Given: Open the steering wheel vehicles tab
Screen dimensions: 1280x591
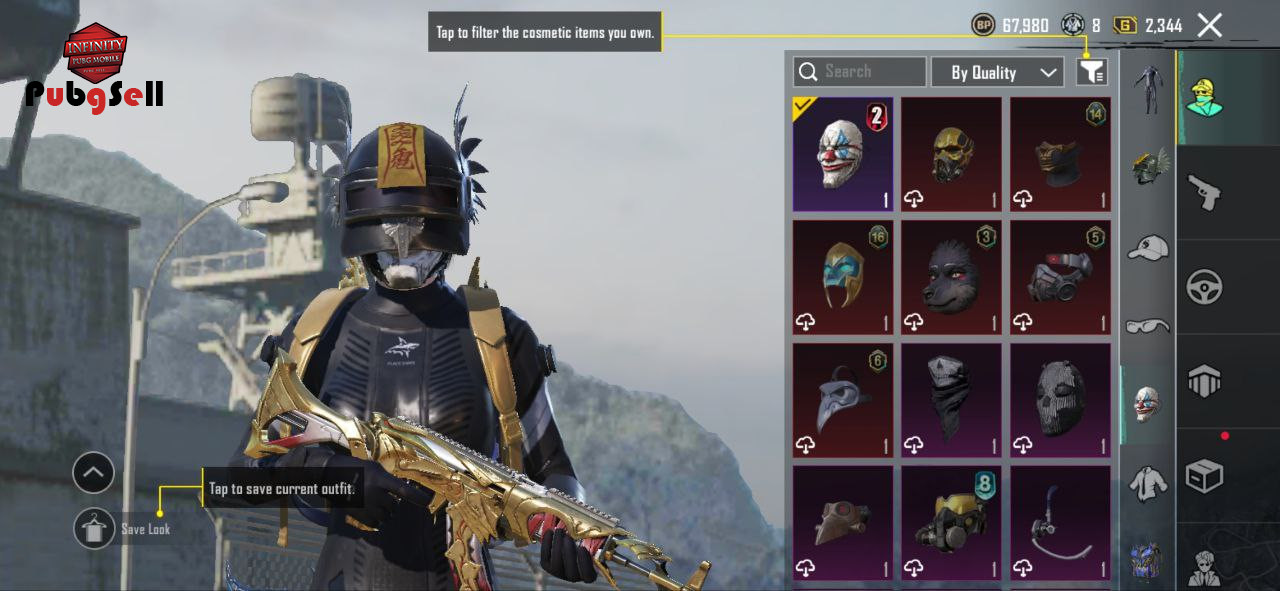Looking at the screenshot, I should point(1205,287).
